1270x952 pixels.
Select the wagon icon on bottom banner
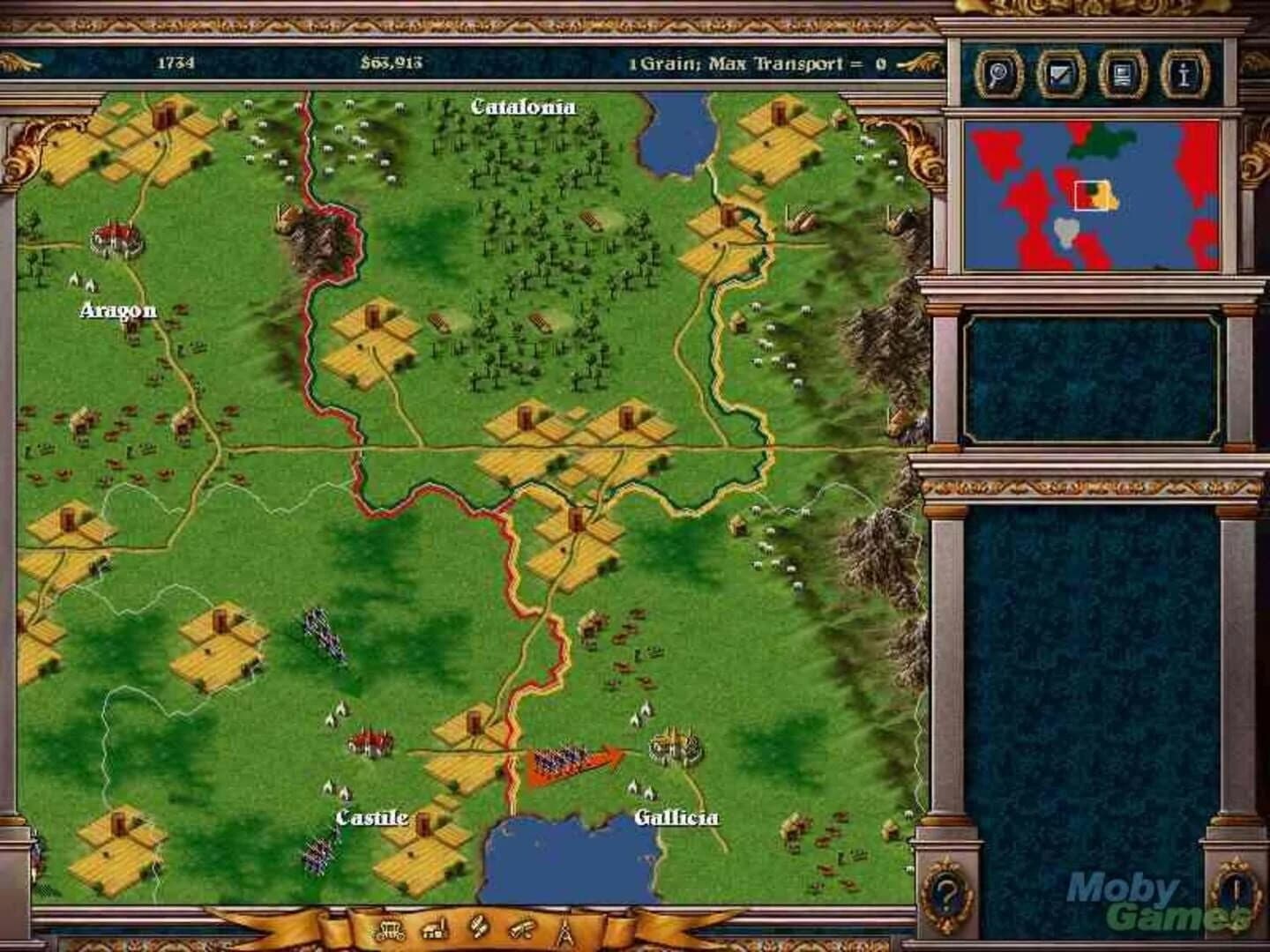pyautogui.click(x=390, y=931)
